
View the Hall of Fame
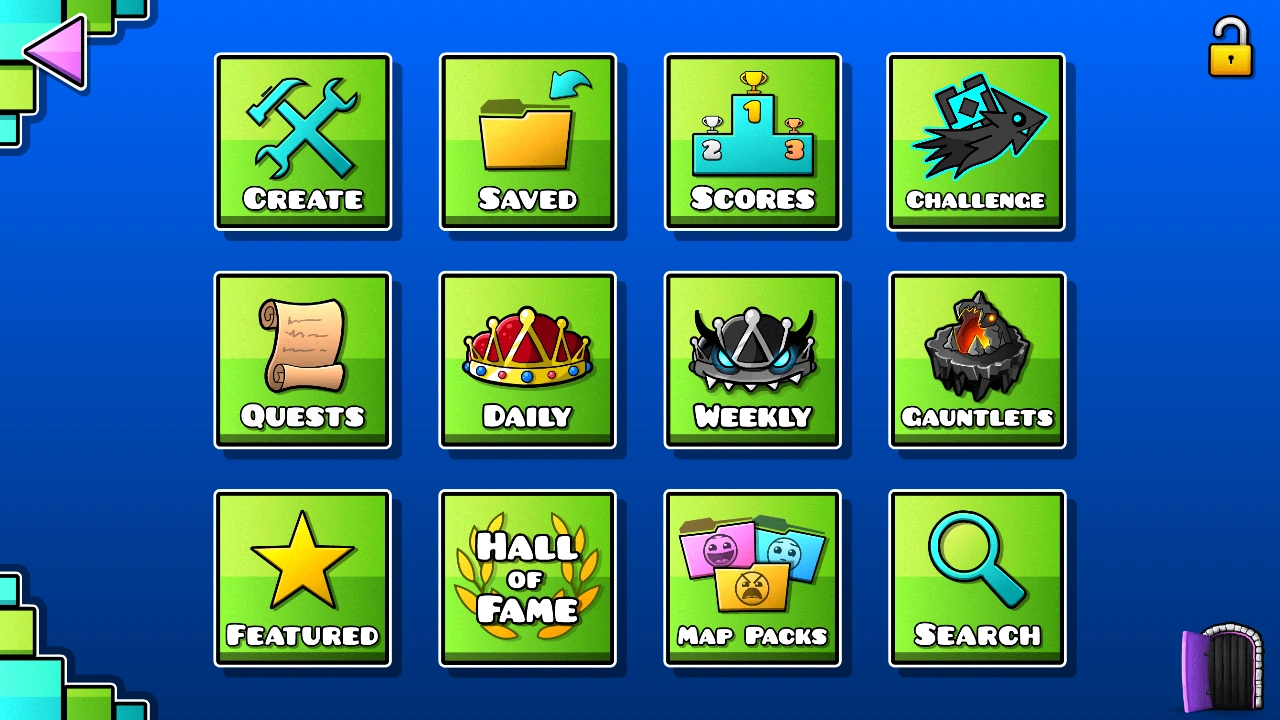pyautogui.click(x=528, y=578)
